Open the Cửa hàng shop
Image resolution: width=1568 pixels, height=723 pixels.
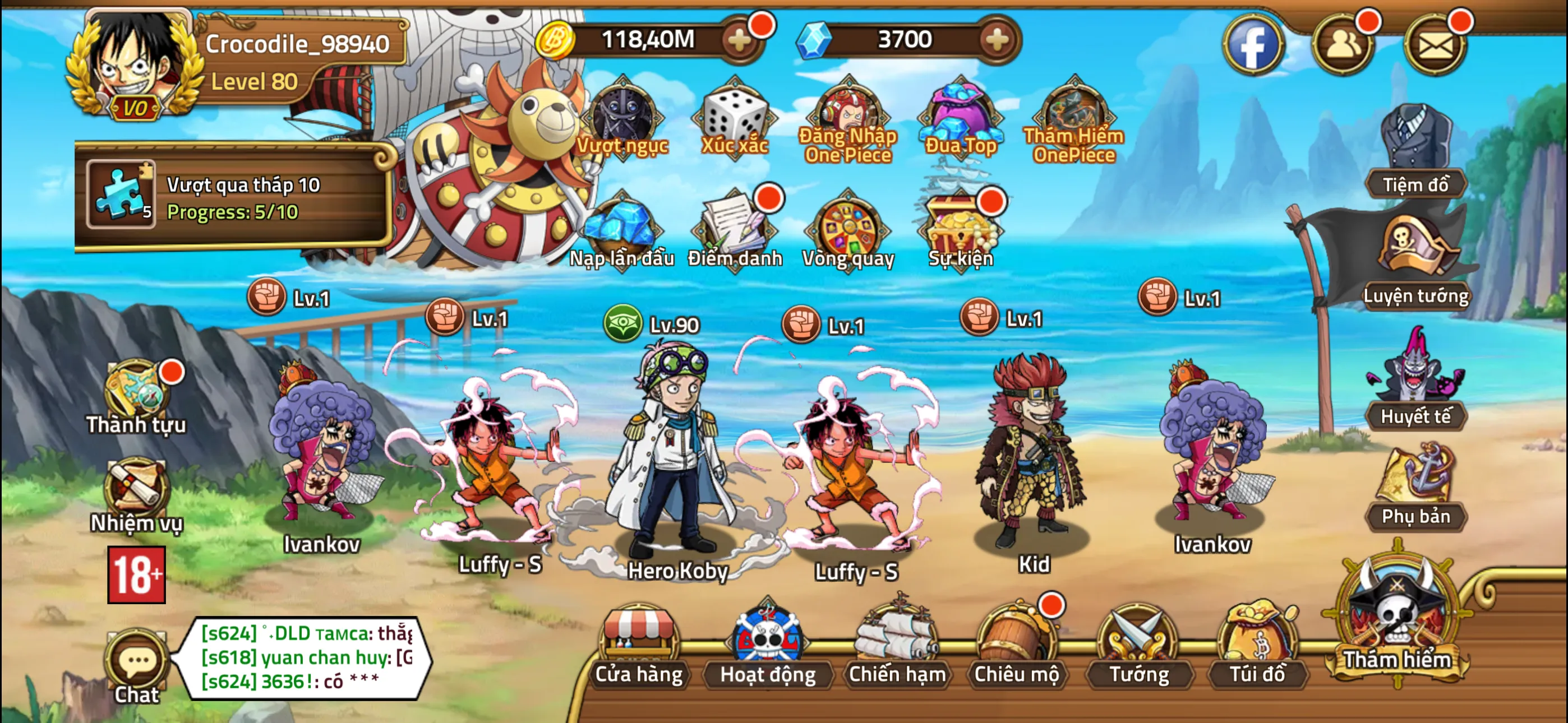point(639,645)
